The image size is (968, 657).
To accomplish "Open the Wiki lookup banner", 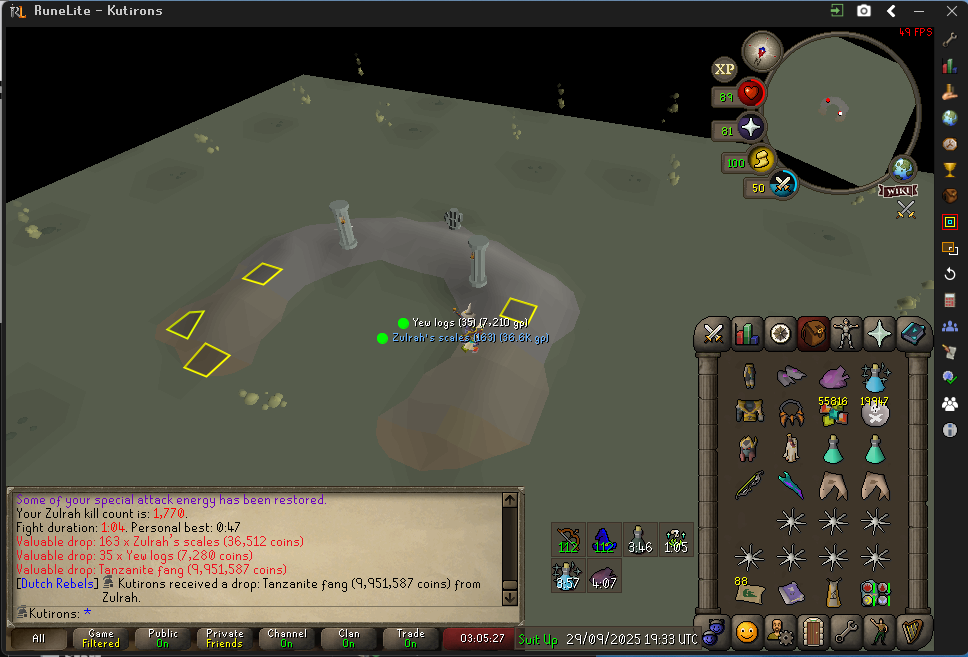I will click(898, 190).
